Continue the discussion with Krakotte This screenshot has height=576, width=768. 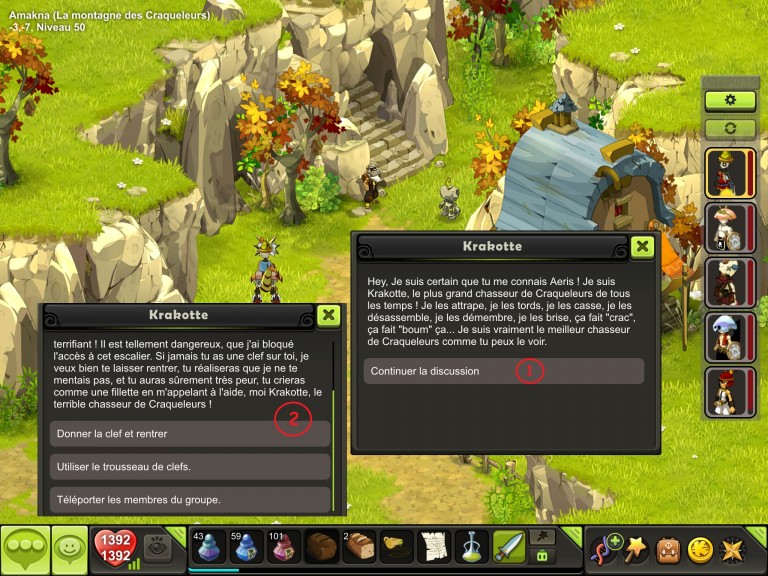point(503,371)
